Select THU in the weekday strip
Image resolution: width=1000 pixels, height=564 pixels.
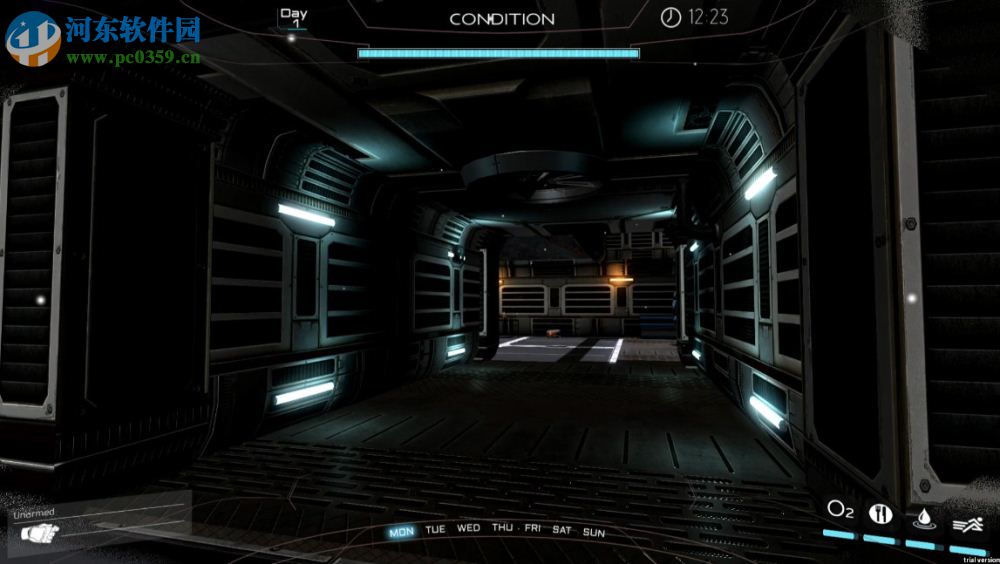point(502,527)
